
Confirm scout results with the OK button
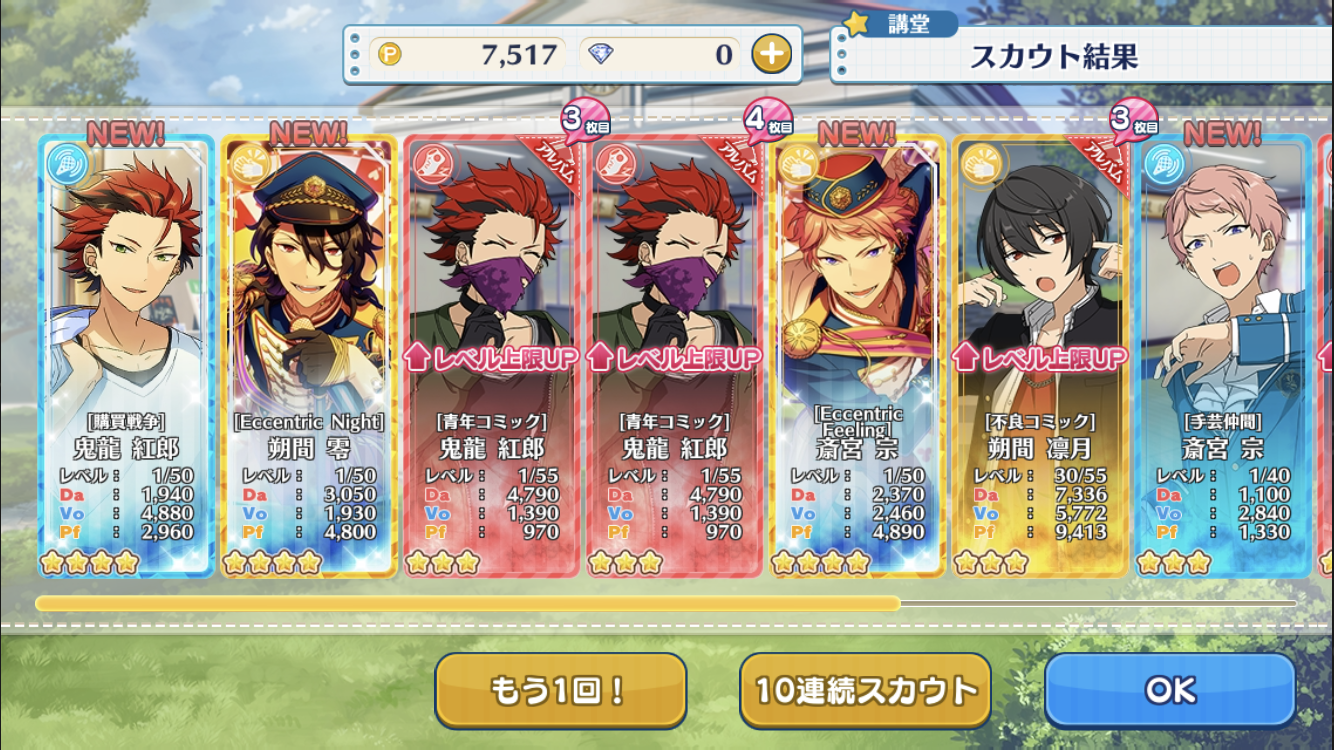point(1170,690)
